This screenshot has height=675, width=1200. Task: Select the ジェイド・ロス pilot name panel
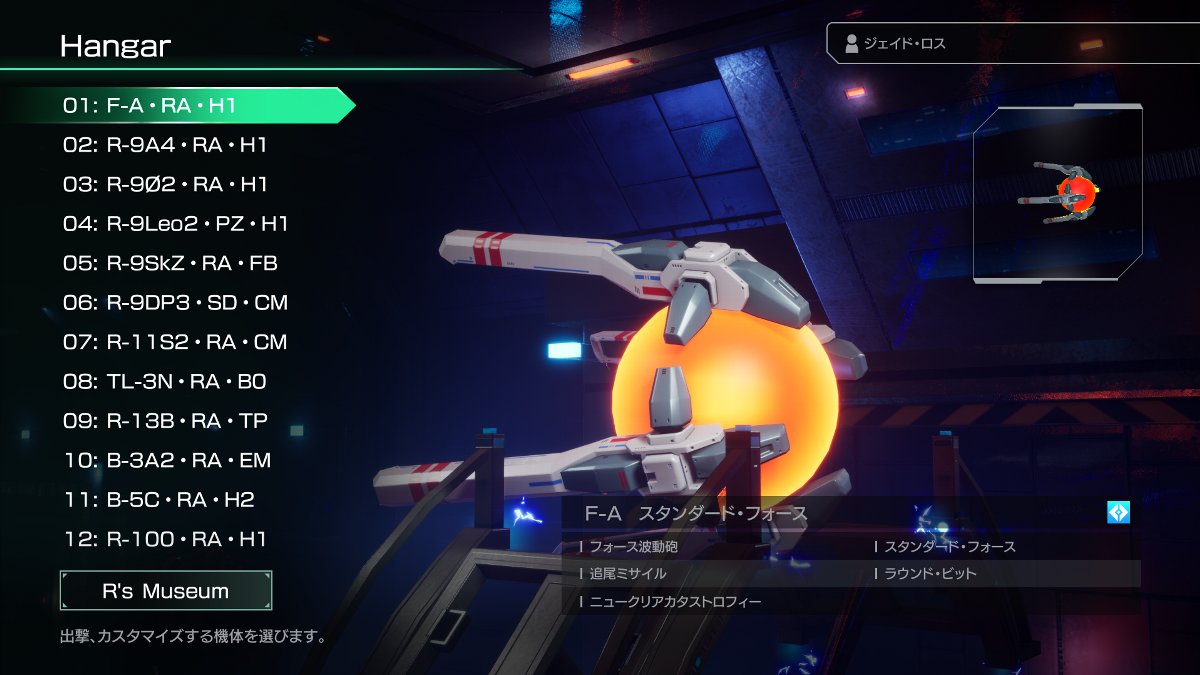(1012, 44)
